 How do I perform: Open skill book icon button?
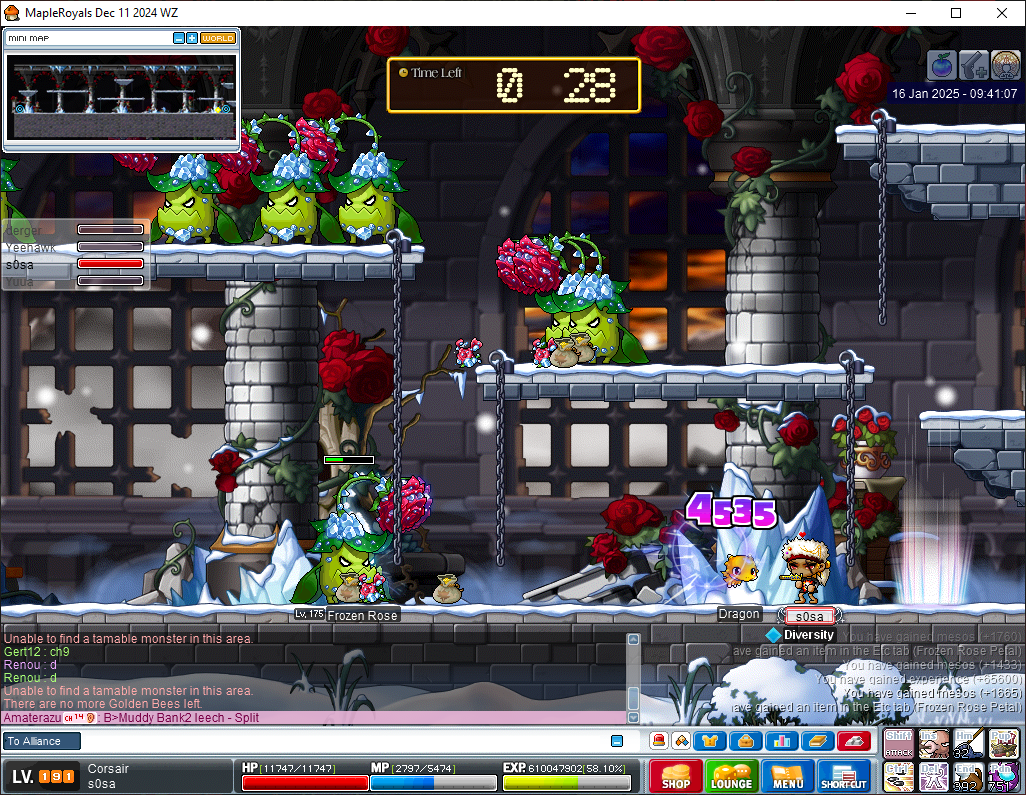click(x=816, y=741)
